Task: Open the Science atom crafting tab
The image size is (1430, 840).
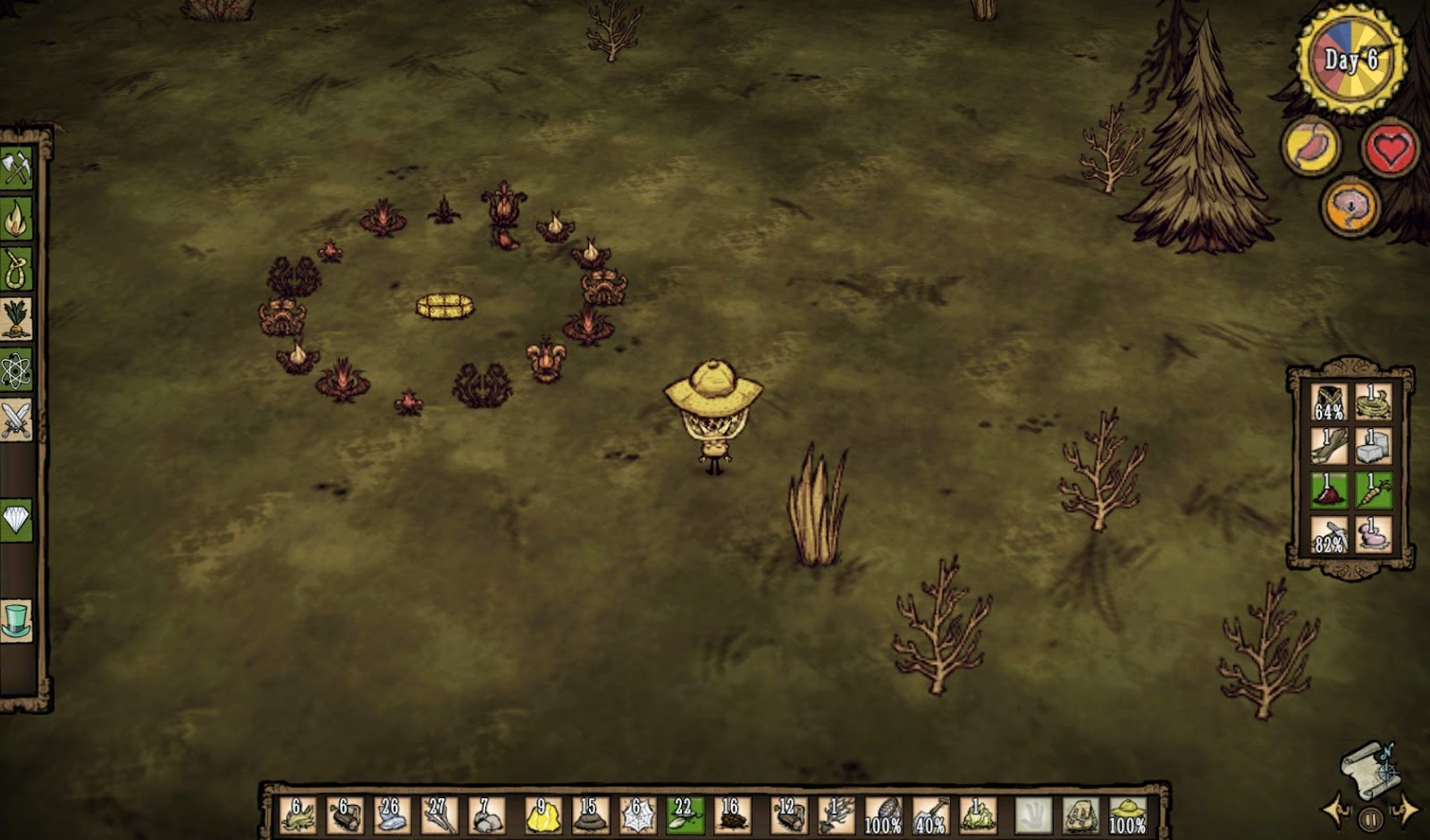Action: click(16, 370)
